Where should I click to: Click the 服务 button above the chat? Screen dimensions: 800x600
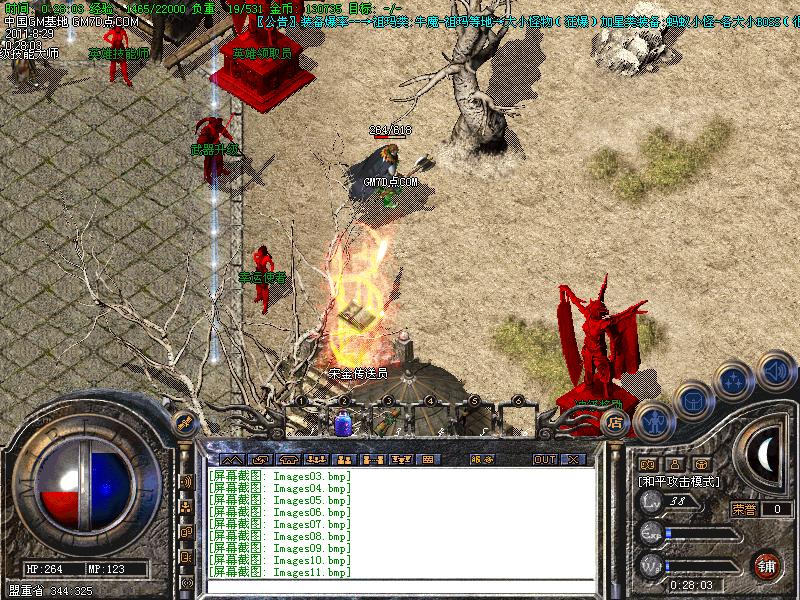pyautogui.click(x=482, y=460)
